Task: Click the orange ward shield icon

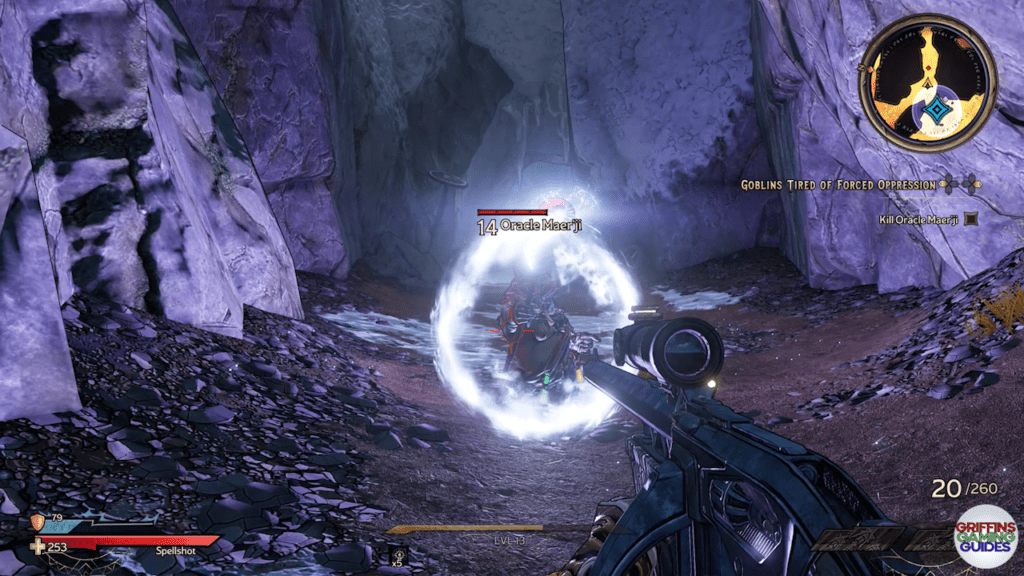Action: [39, 520]
